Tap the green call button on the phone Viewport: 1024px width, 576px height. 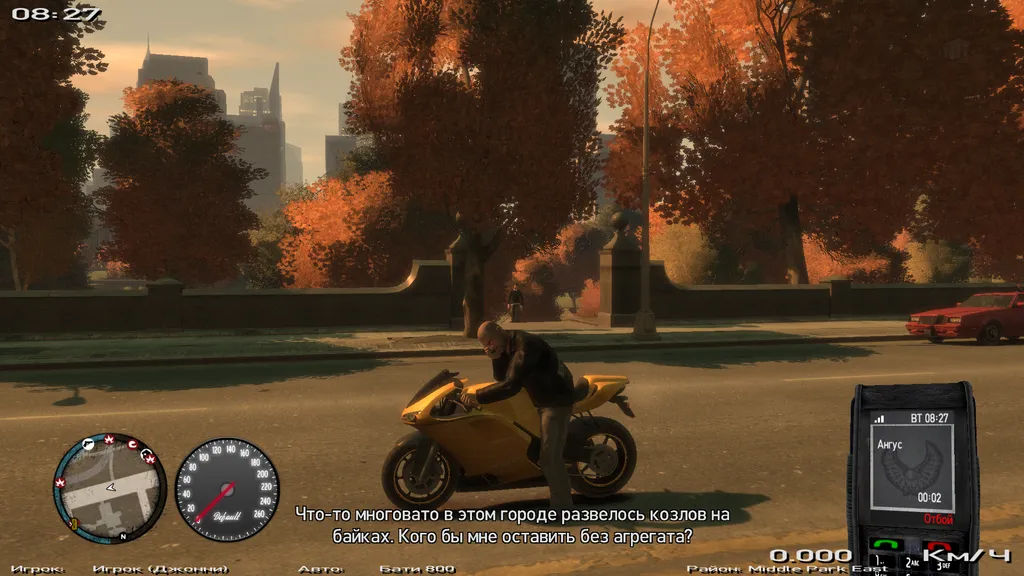click(886, 545)
